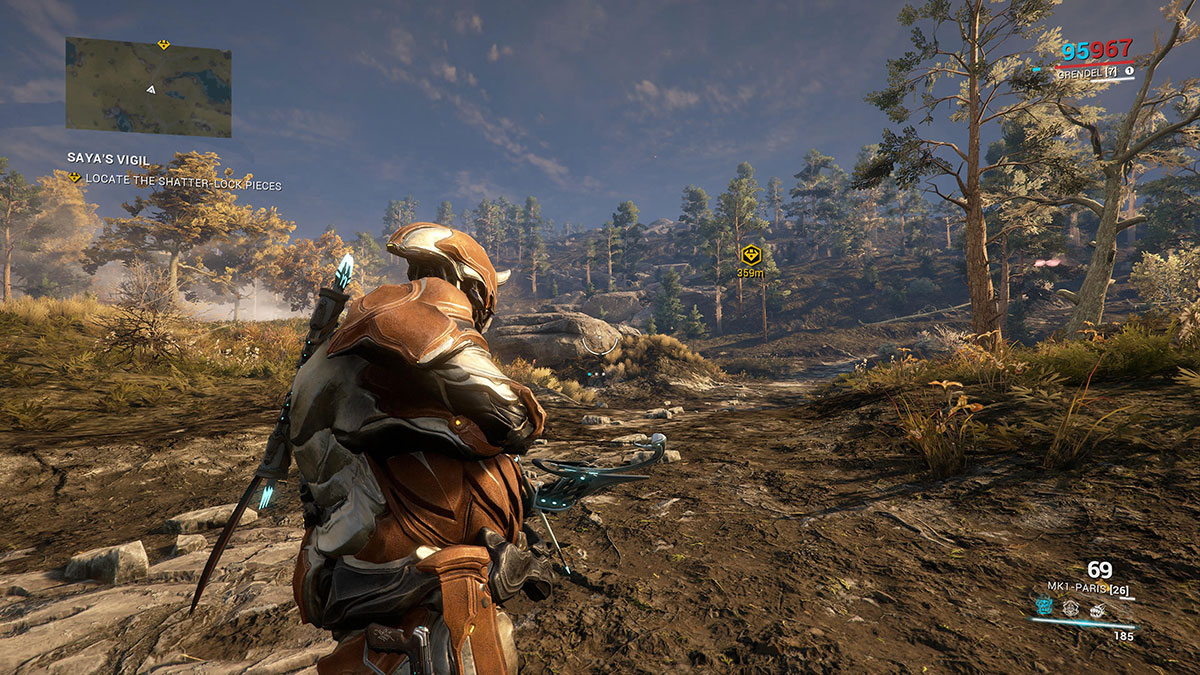
Task: Activate the fanged mouth ability icon
Action: pos(1097,609)
